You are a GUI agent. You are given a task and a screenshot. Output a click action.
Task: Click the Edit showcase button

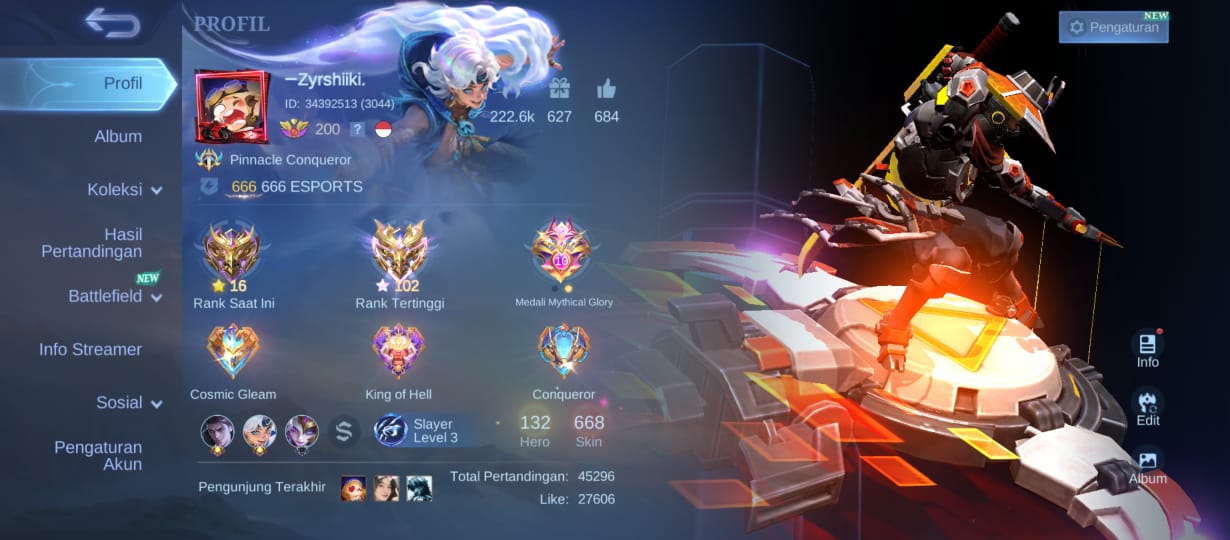point(1147,407)
